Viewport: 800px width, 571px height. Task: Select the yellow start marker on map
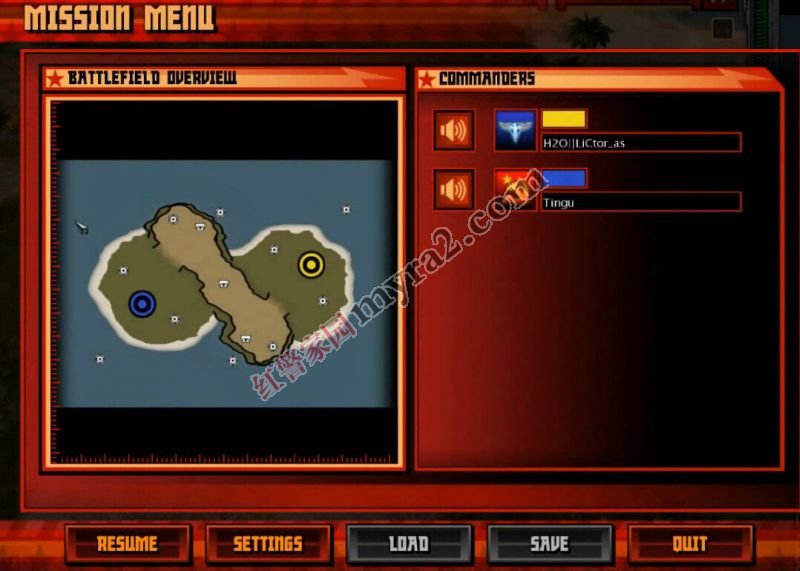coord(311,265)
